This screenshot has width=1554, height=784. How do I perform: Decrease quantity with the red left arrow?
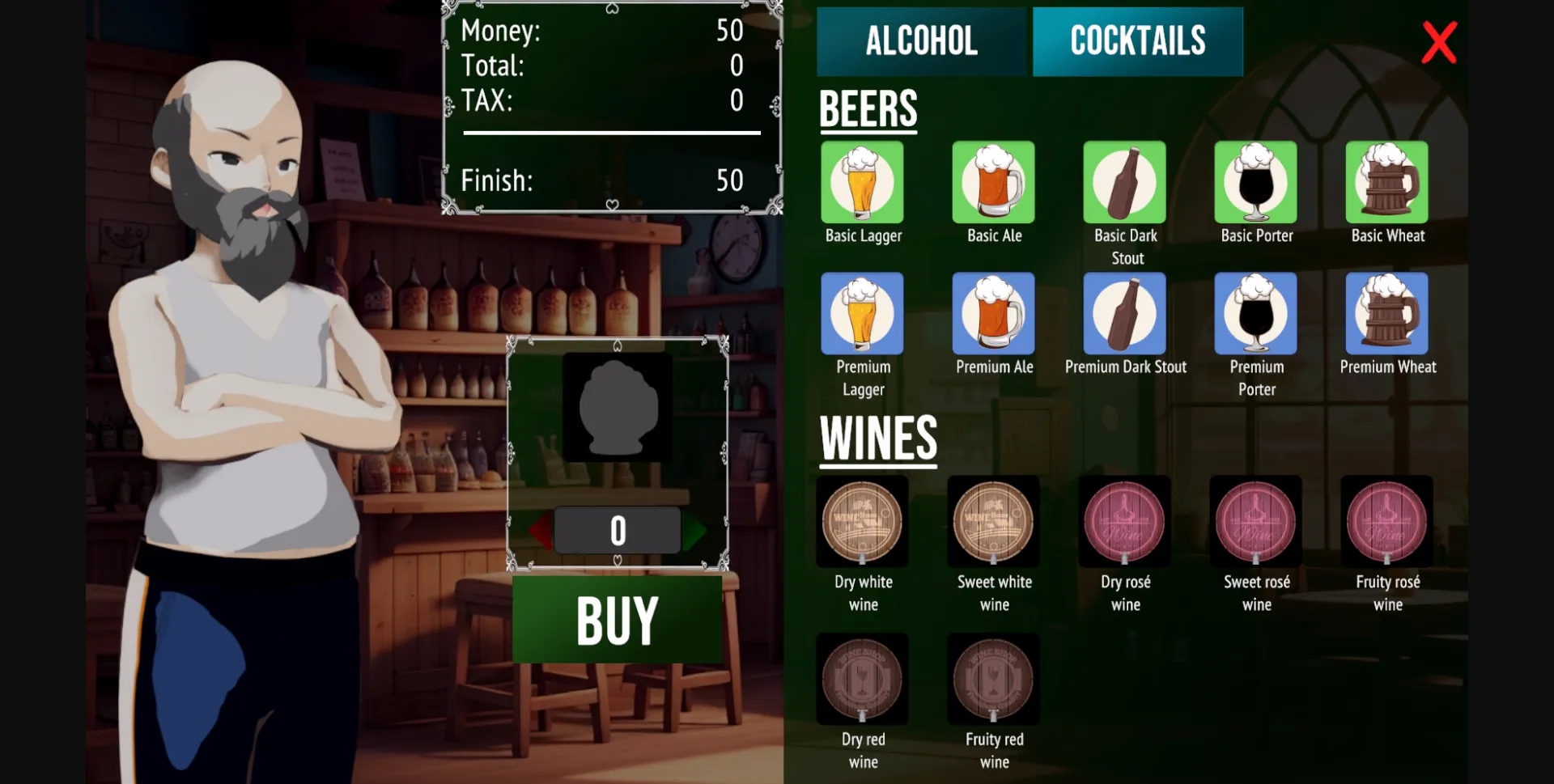541,529
